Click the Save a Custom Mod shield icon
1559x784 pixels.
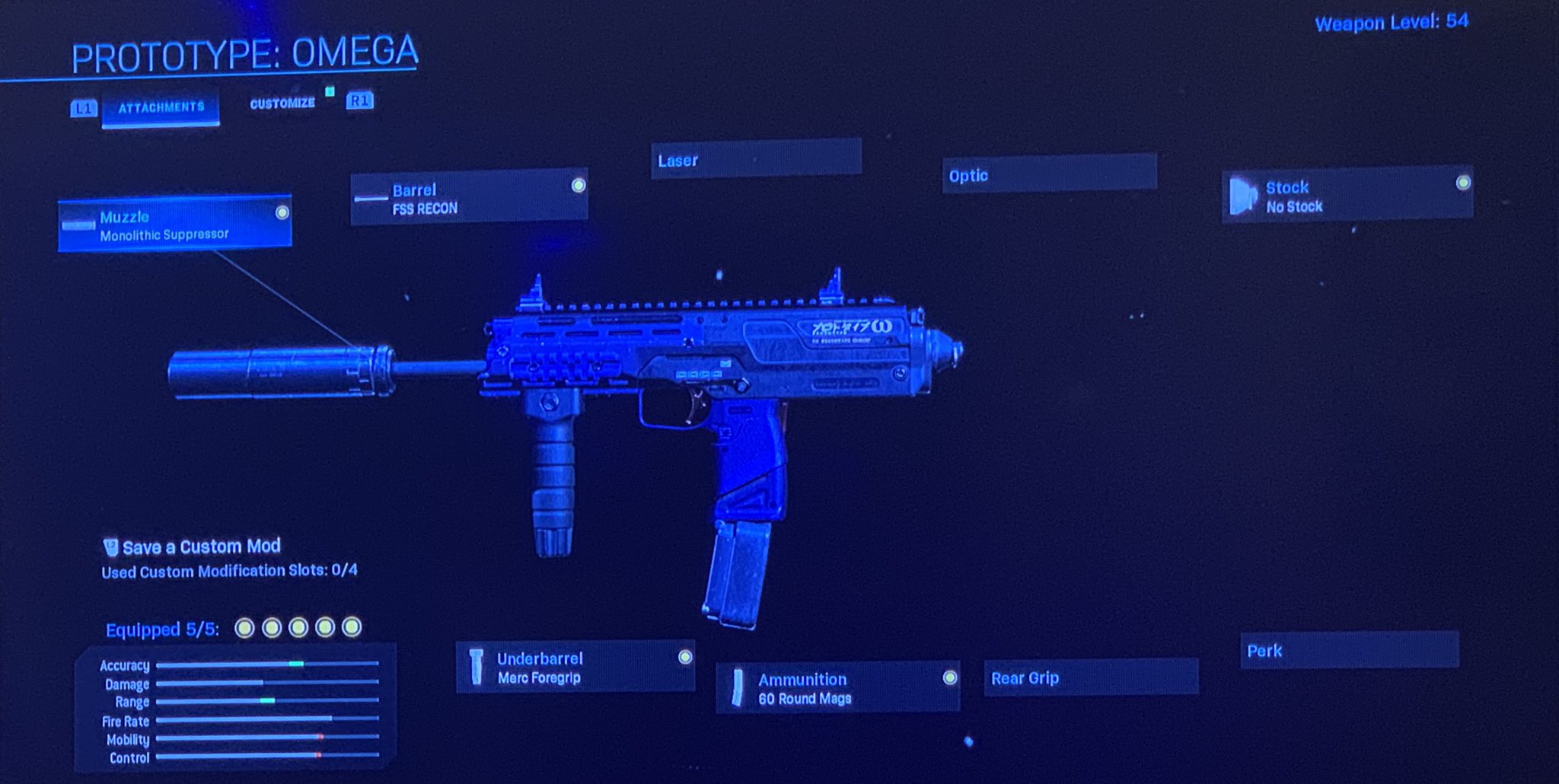(111, 546)
